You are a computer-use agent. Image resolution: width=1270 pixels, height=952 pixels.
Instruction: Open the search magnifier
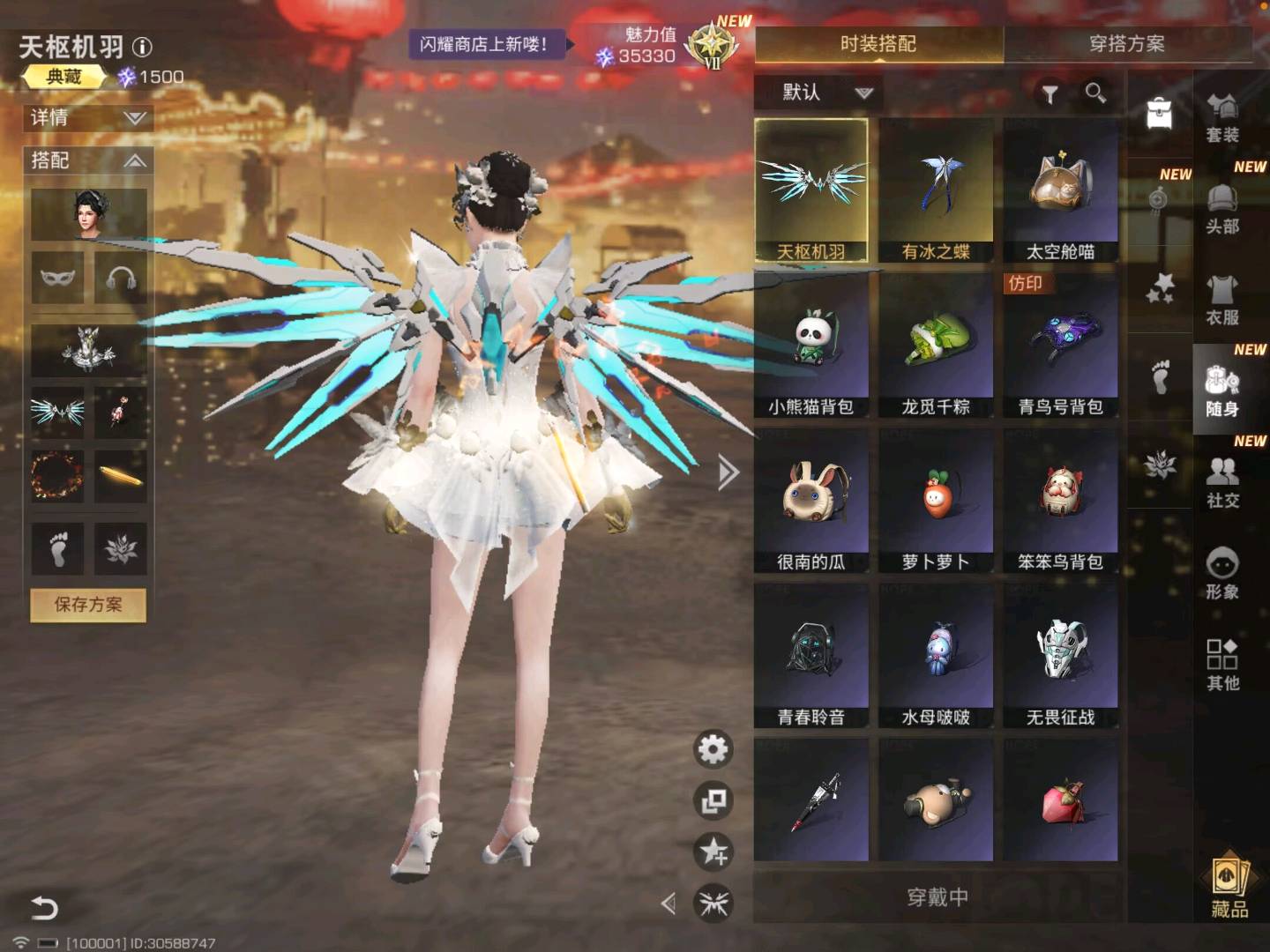[x=1095, y=93]
